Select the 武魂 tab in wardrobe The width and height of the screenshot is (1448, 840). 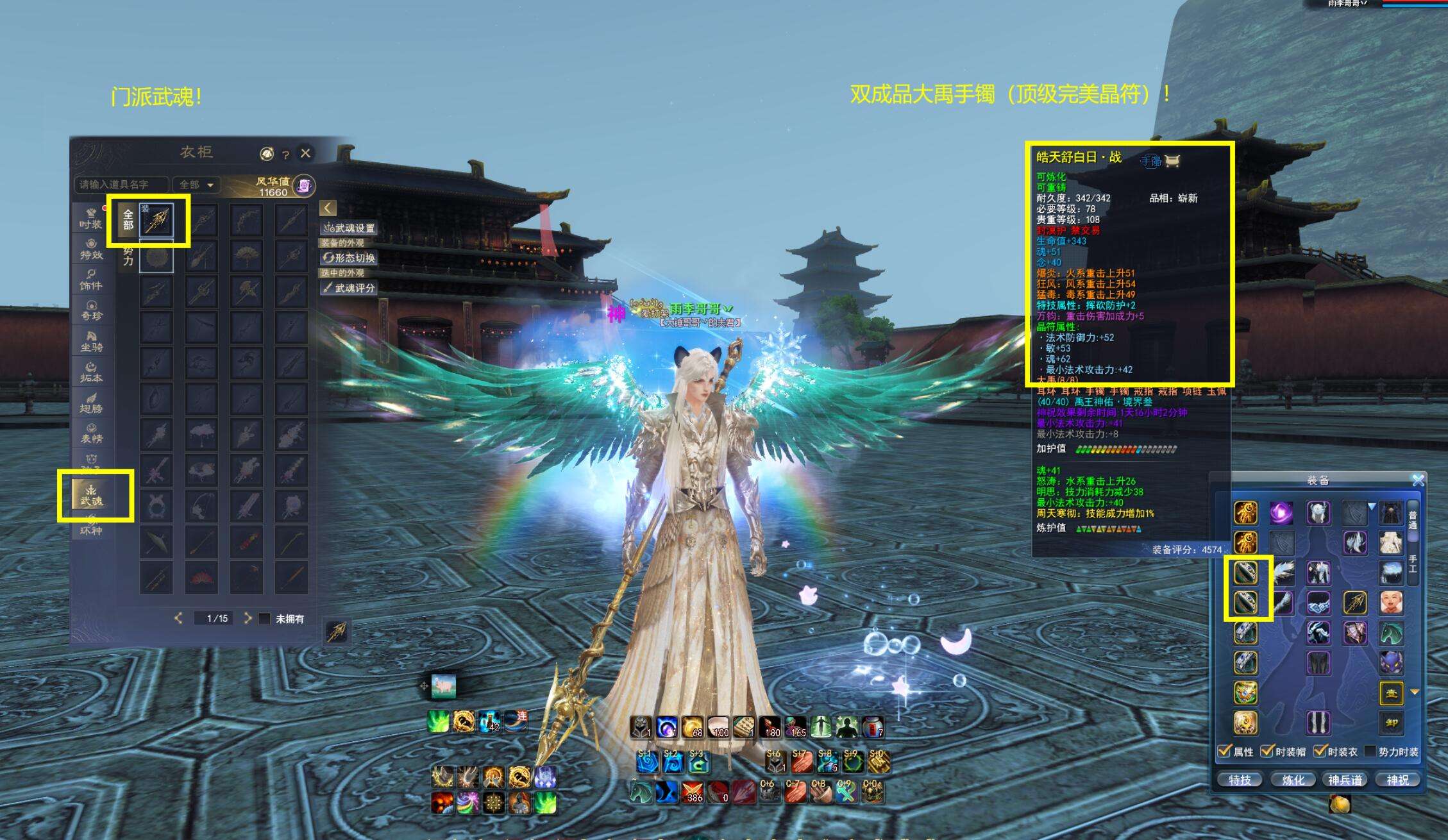(92, 496)
